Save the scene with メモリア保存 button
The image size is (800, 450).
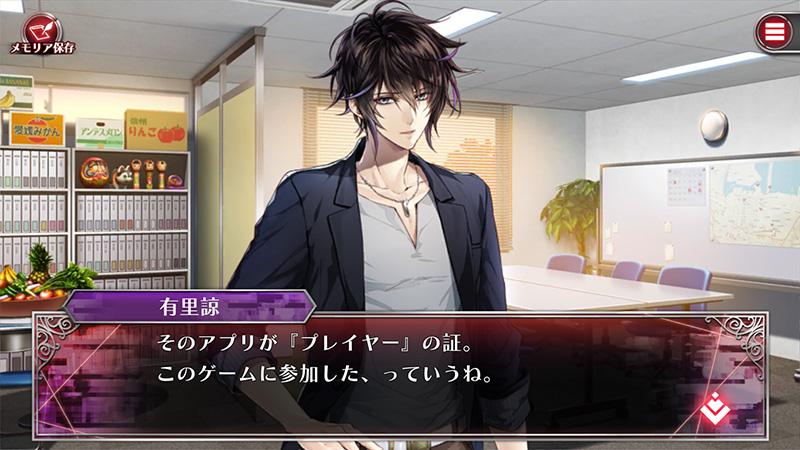click(42, 29)
